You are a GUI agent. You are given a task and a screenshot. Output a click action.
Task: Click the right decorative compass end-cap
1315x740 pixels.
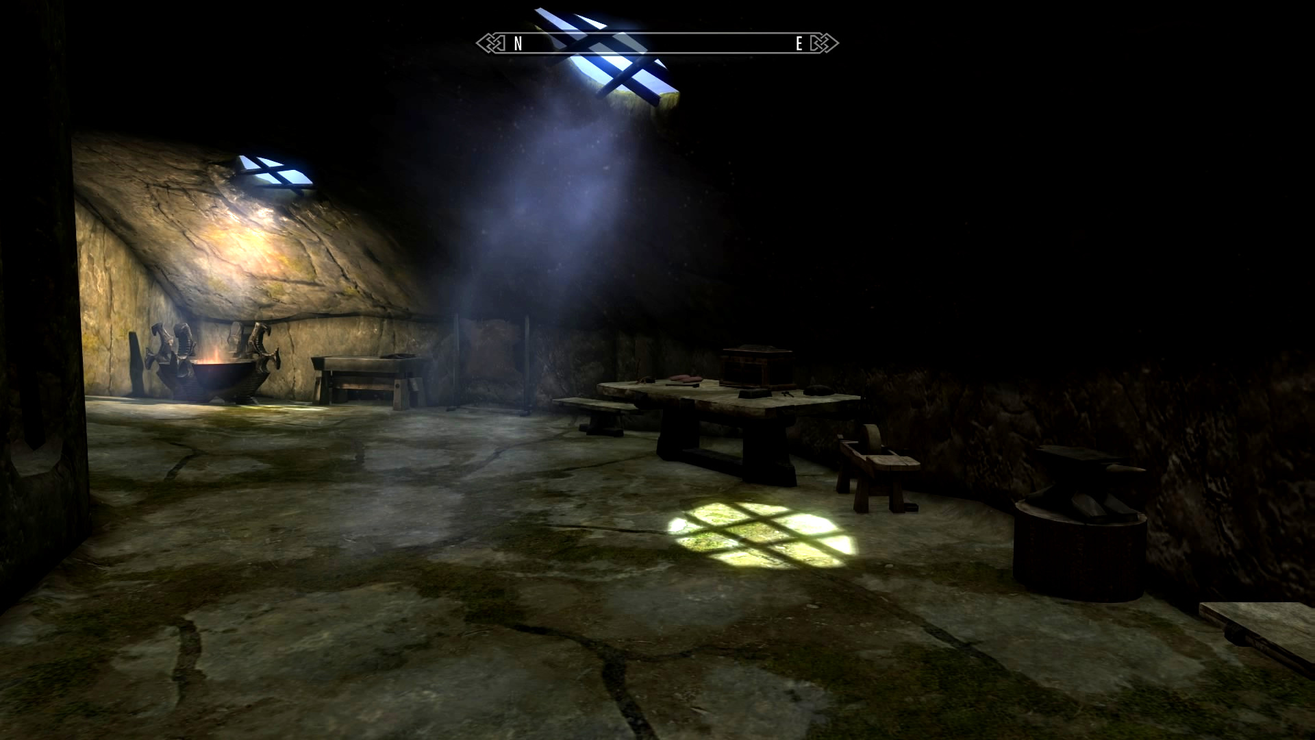click(822, 44)
